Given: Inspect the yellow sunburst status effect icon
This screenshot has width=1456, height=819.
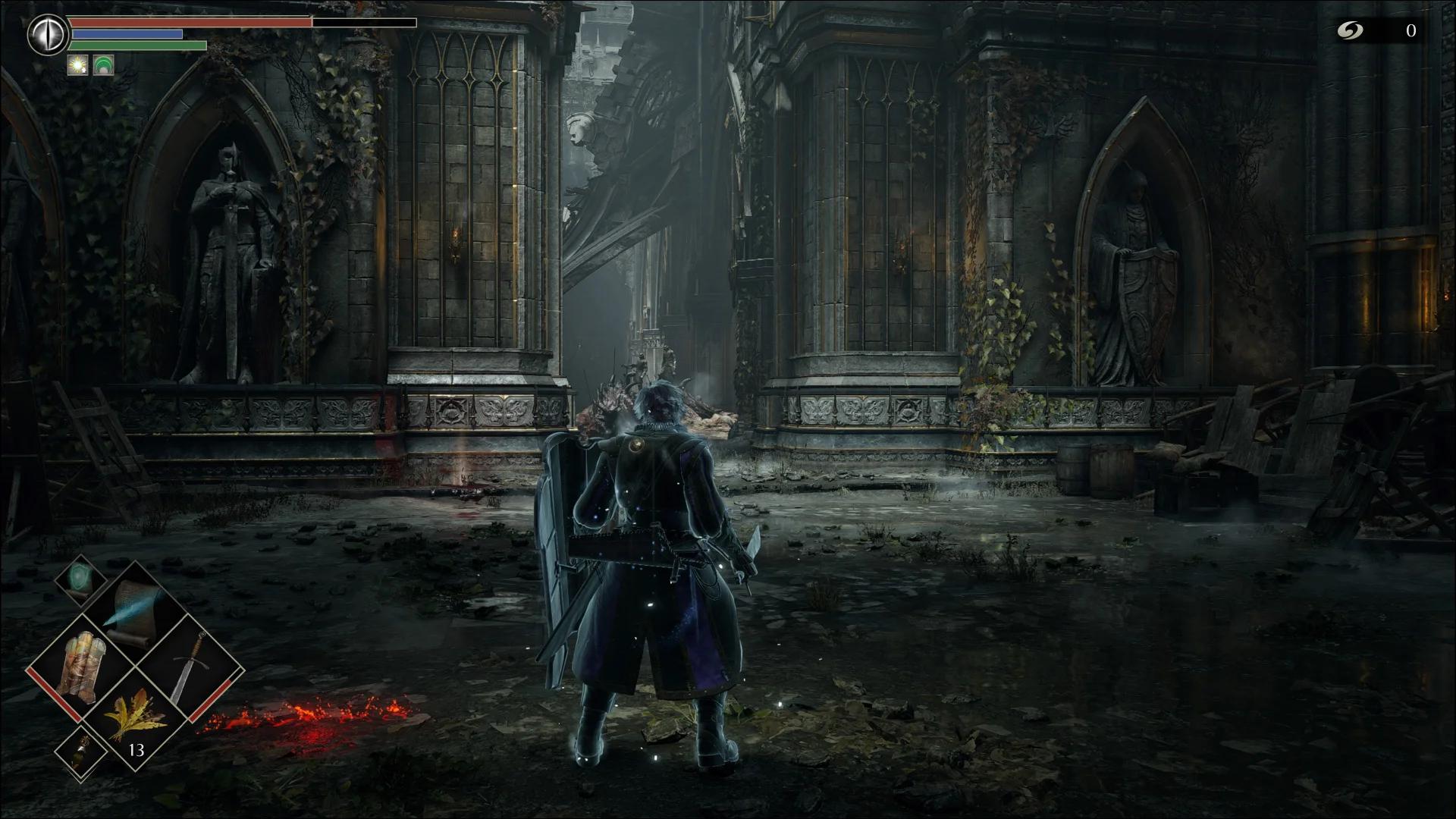Looking at the screenshot, I should 78,66.
